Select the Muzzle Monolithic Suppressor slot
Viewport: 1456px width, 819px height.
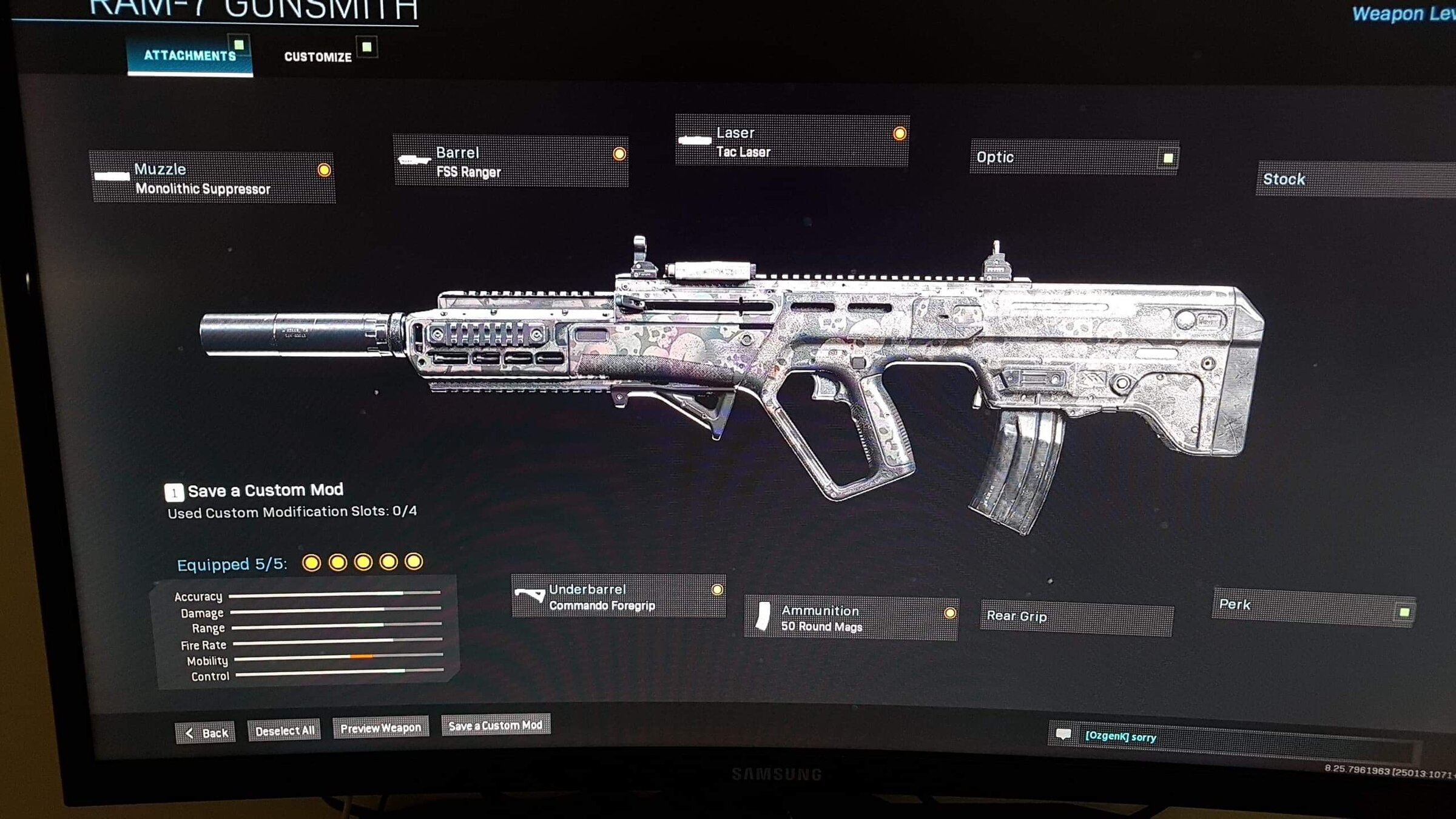212,178
